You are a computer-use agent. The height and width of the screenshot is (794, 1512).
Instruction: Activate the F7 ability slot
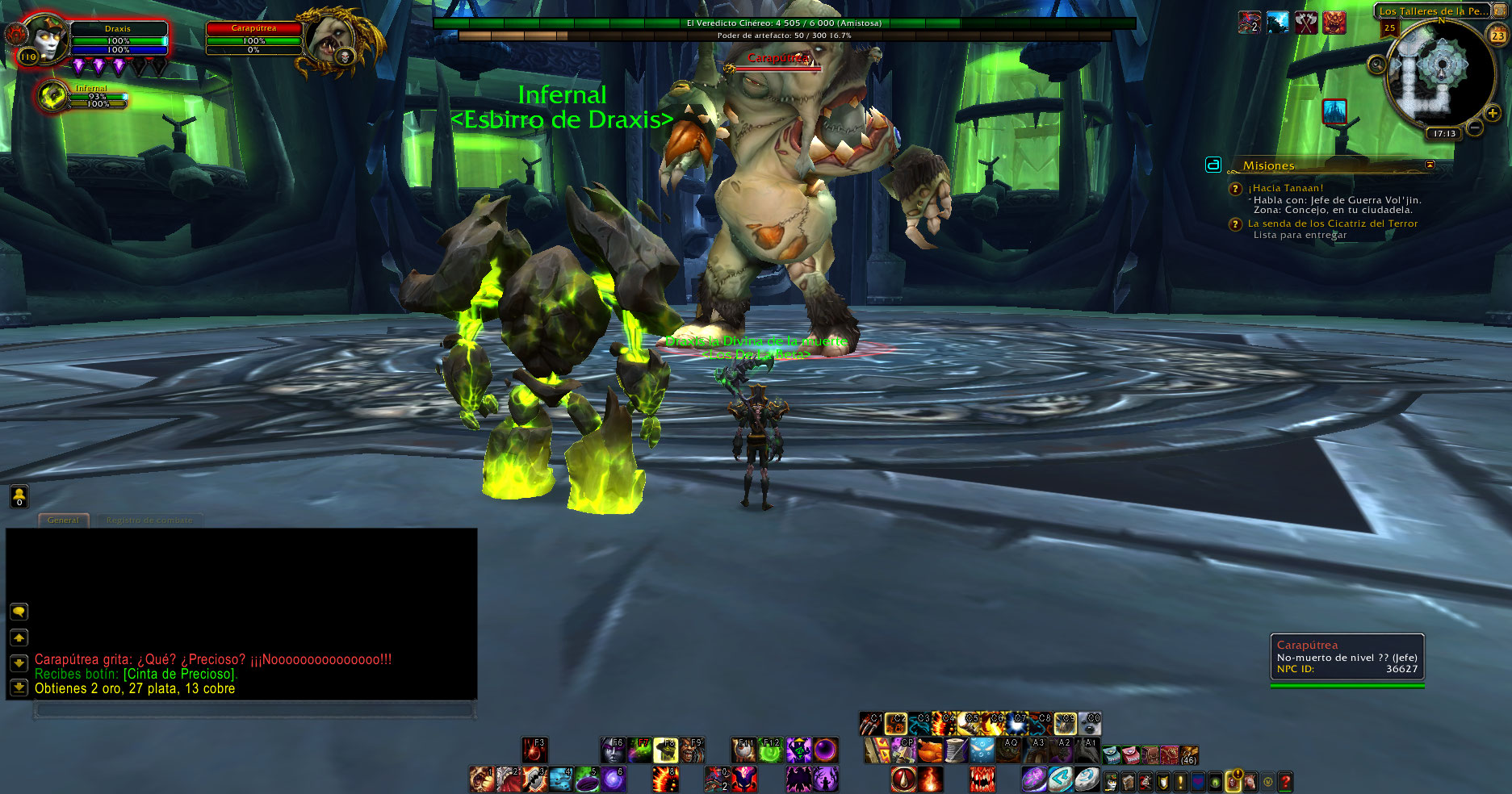pyautogui.click(x=639, y=750)
